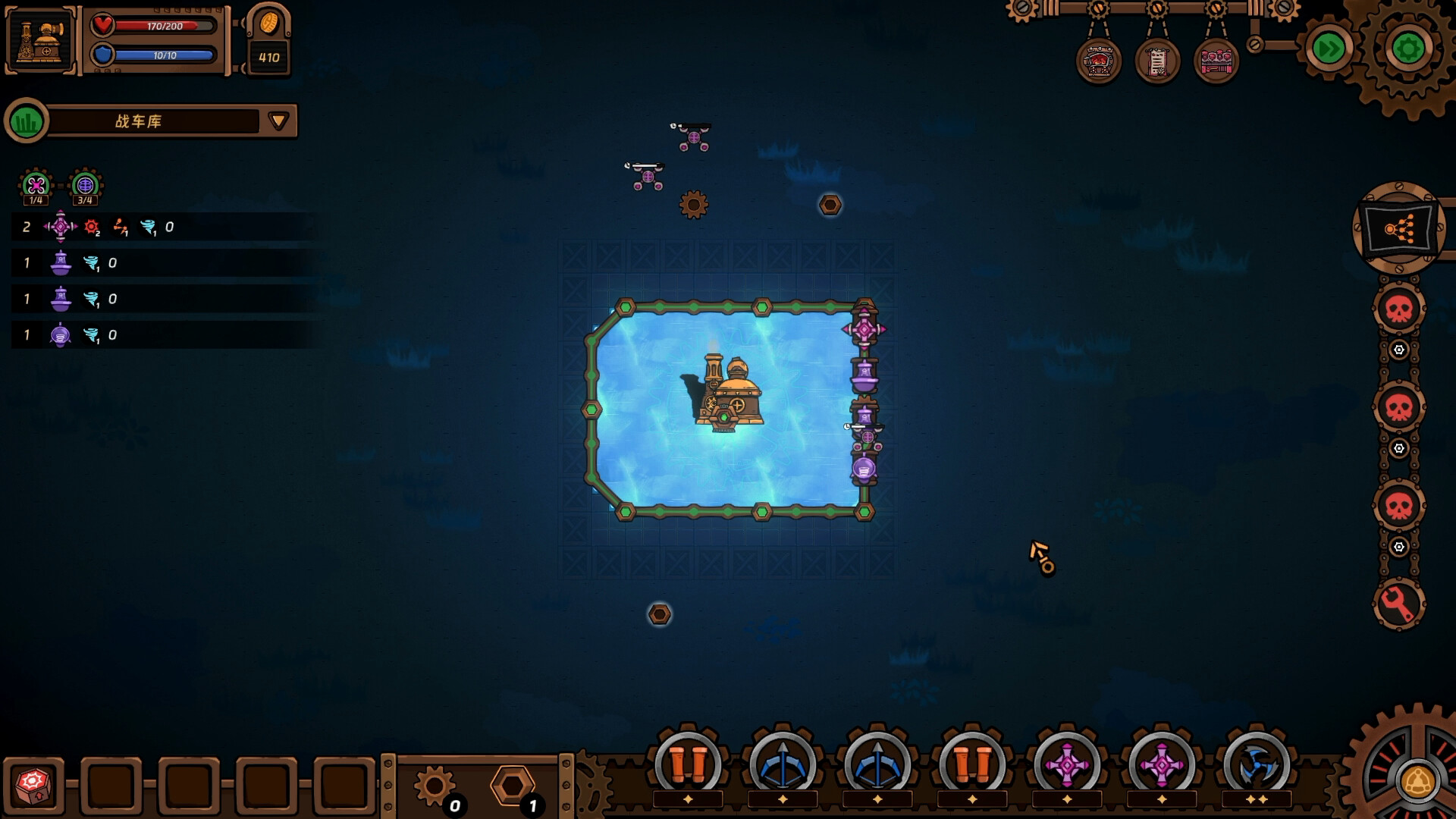View the enemy roster medallion icon
Screen dimensions: 1456x819
(1217, 62)
